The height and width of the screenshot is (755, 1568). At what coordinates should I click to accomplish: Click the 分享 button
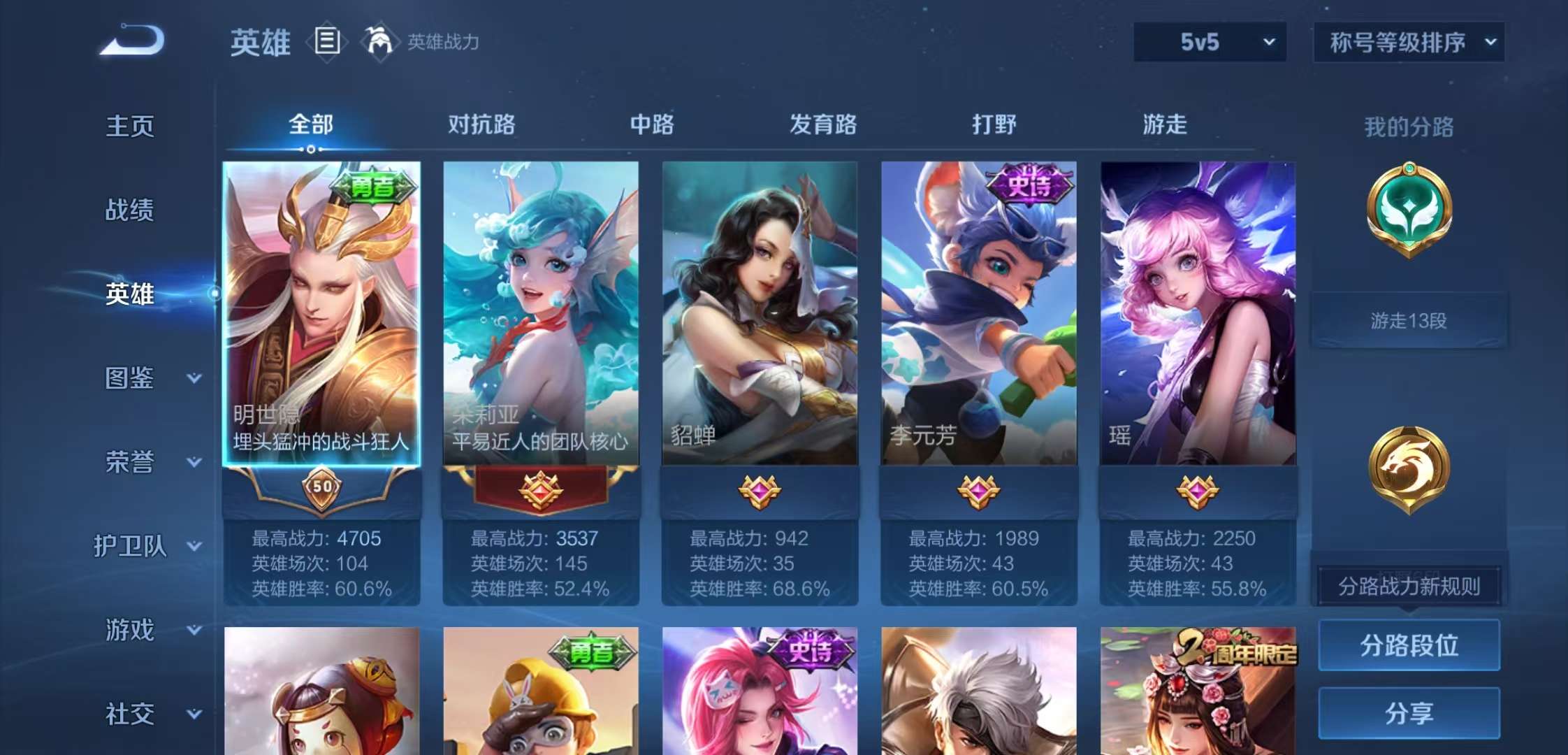pos(1409,714)
